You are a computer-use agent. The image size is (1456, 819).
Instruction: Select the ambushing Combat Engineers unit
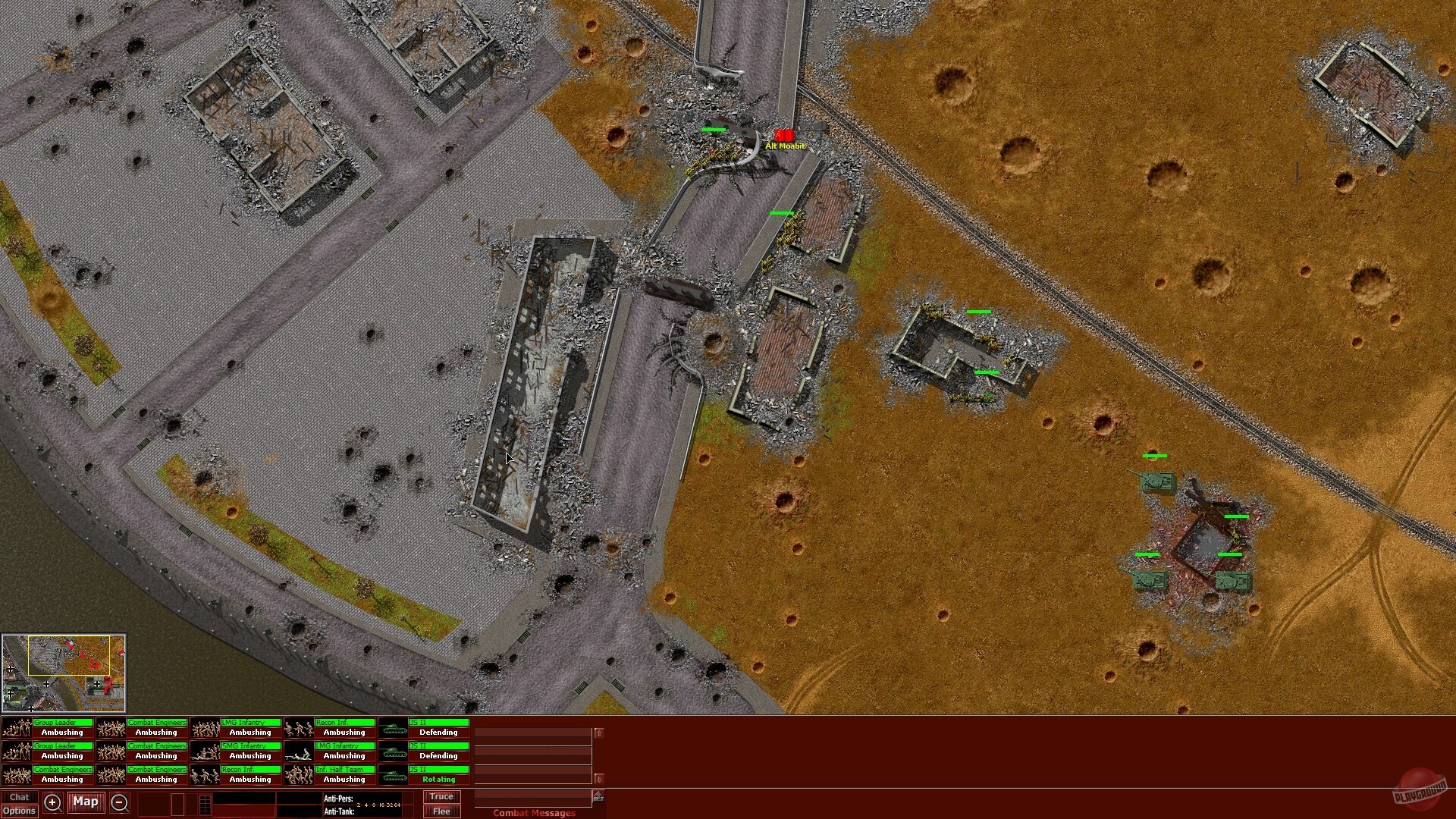(157, 726)
